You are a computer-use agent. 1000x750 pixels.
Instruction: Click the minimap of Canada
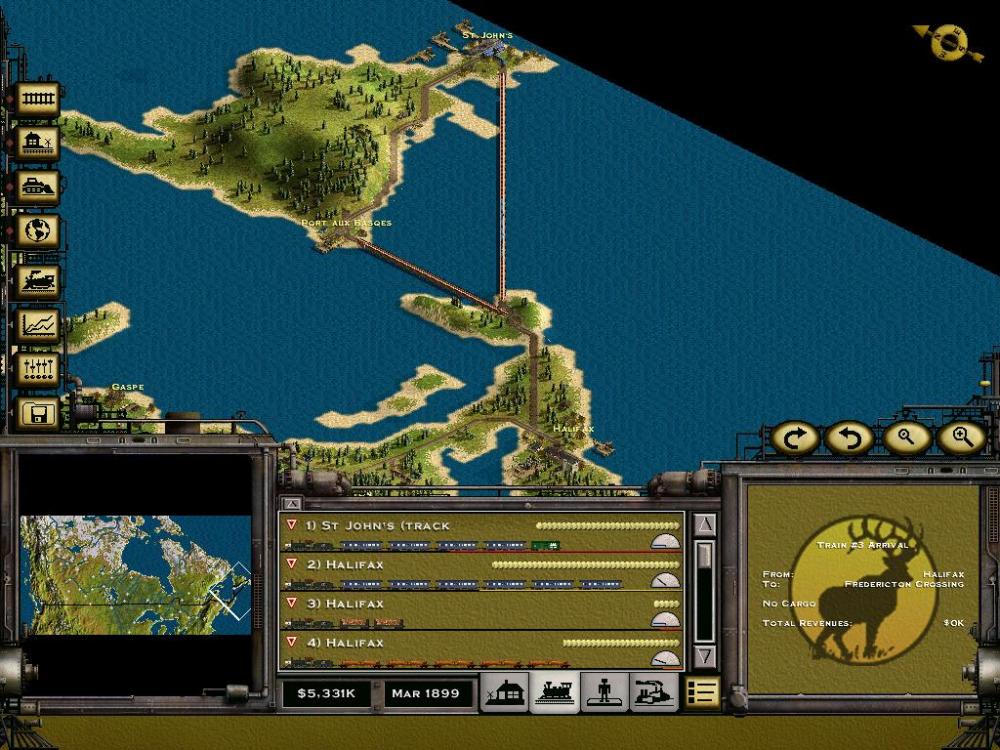click(134, 574)
